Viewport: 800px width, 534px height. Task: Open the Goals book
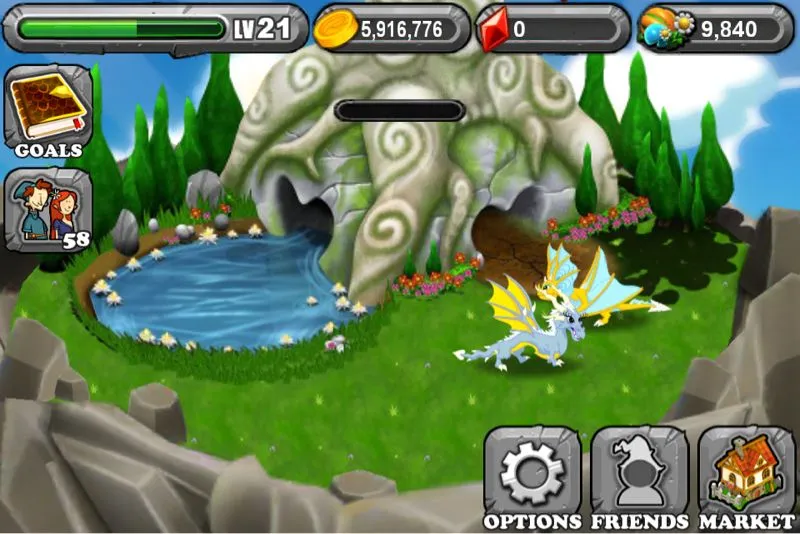[x=48, y=112]
